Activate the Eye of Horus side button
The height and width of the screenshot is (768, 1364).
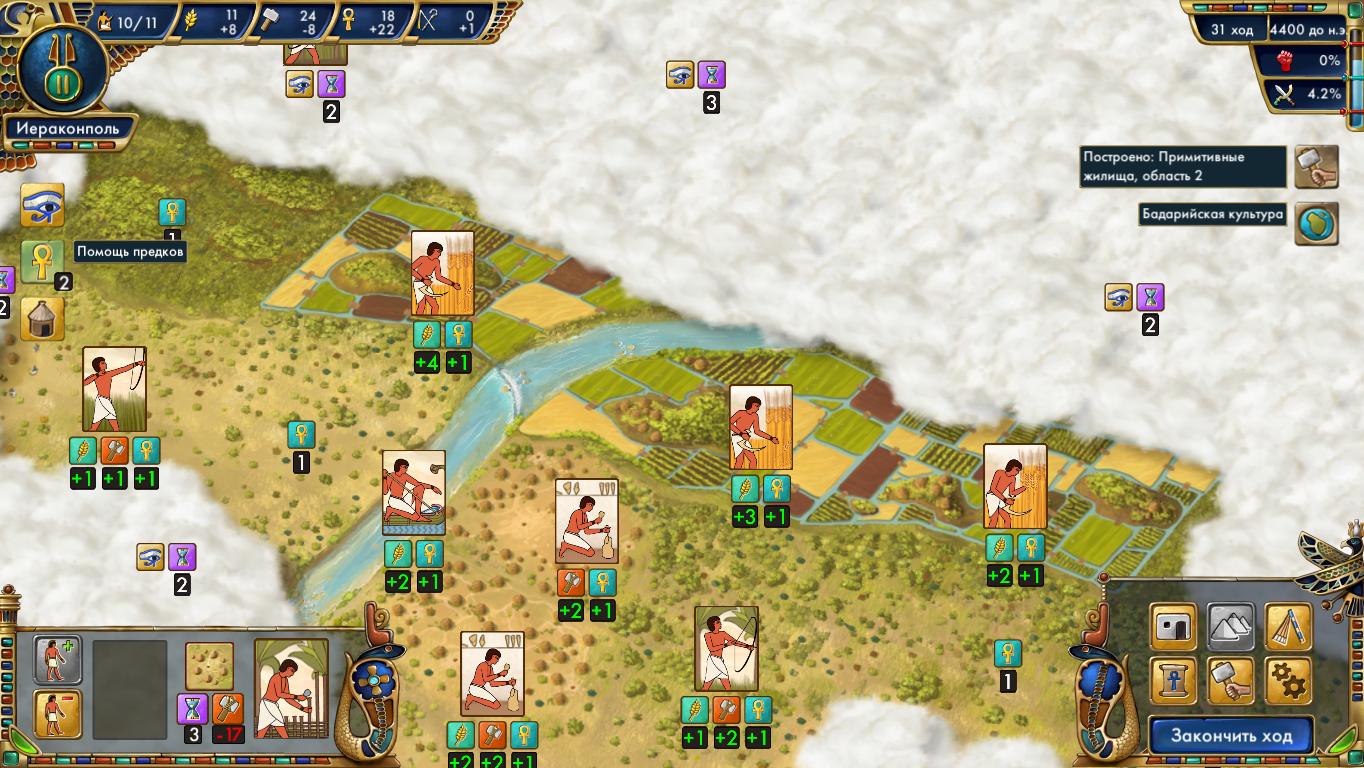click(42, 205)
